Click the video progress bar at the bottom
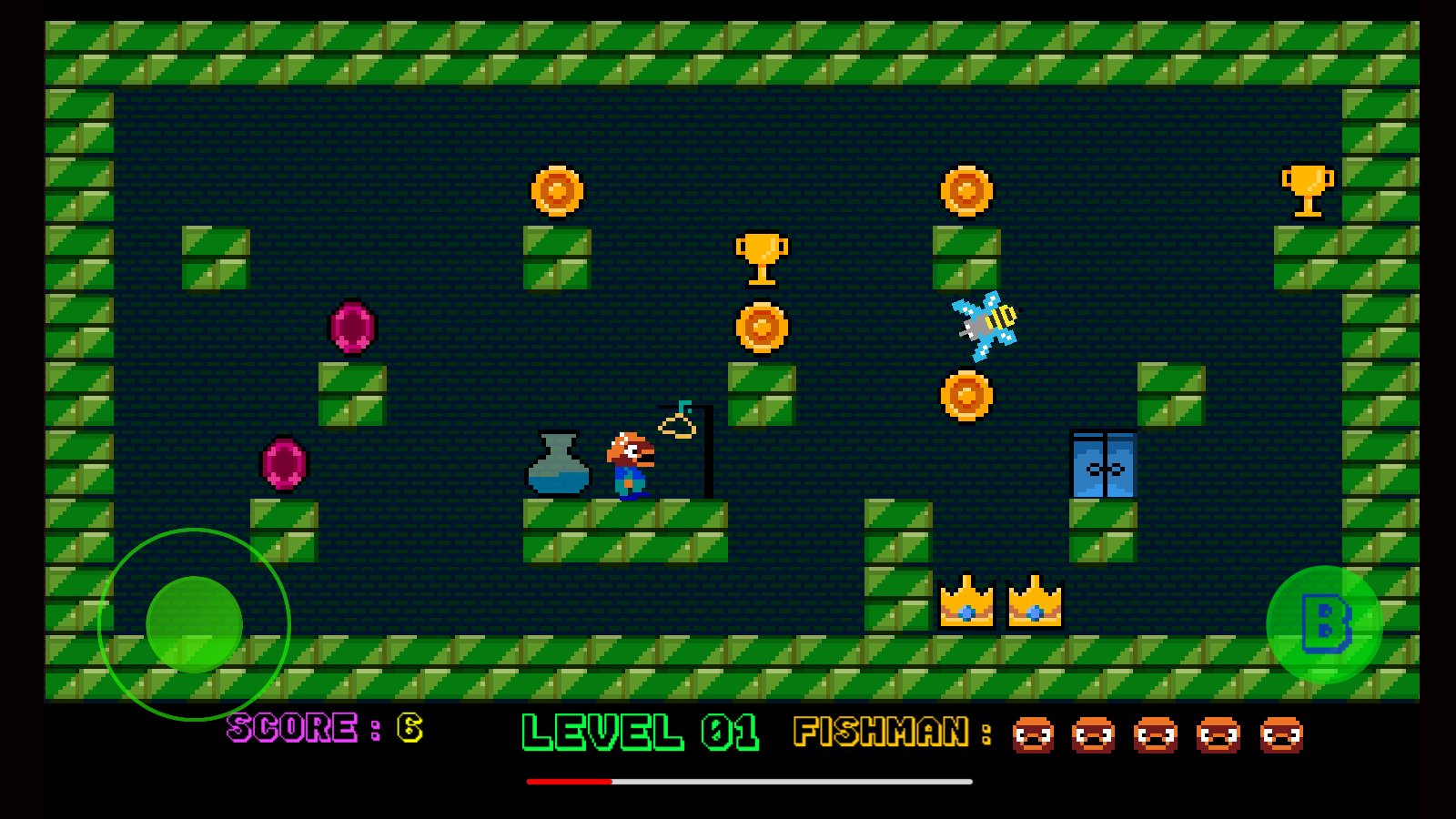Image resolution: width=1456 pixels, height=819 pixels. point(749,781)
